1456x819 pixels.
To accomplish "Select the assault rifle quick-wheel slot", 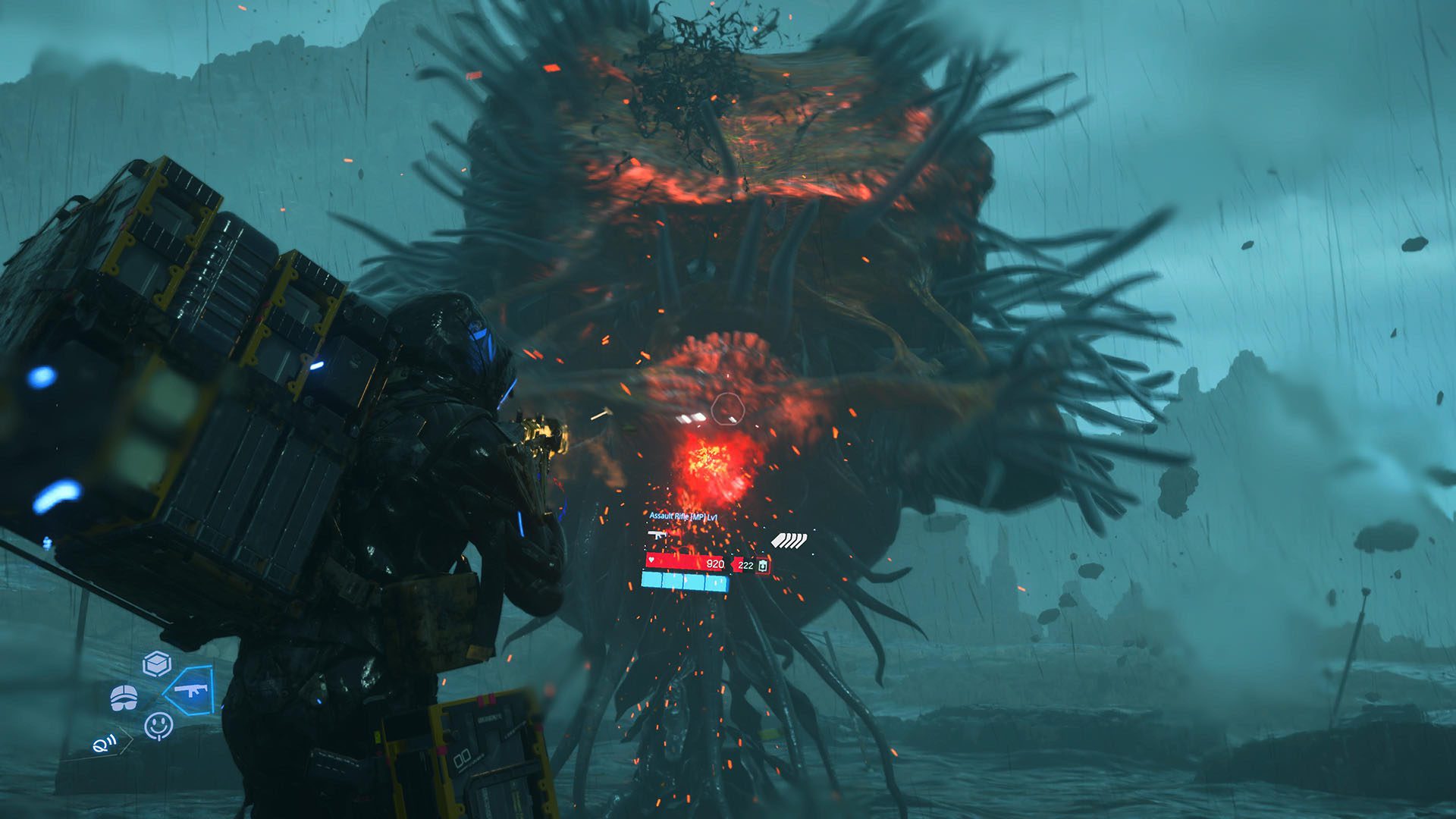I will pyautogui.click(x=188, y=690).
